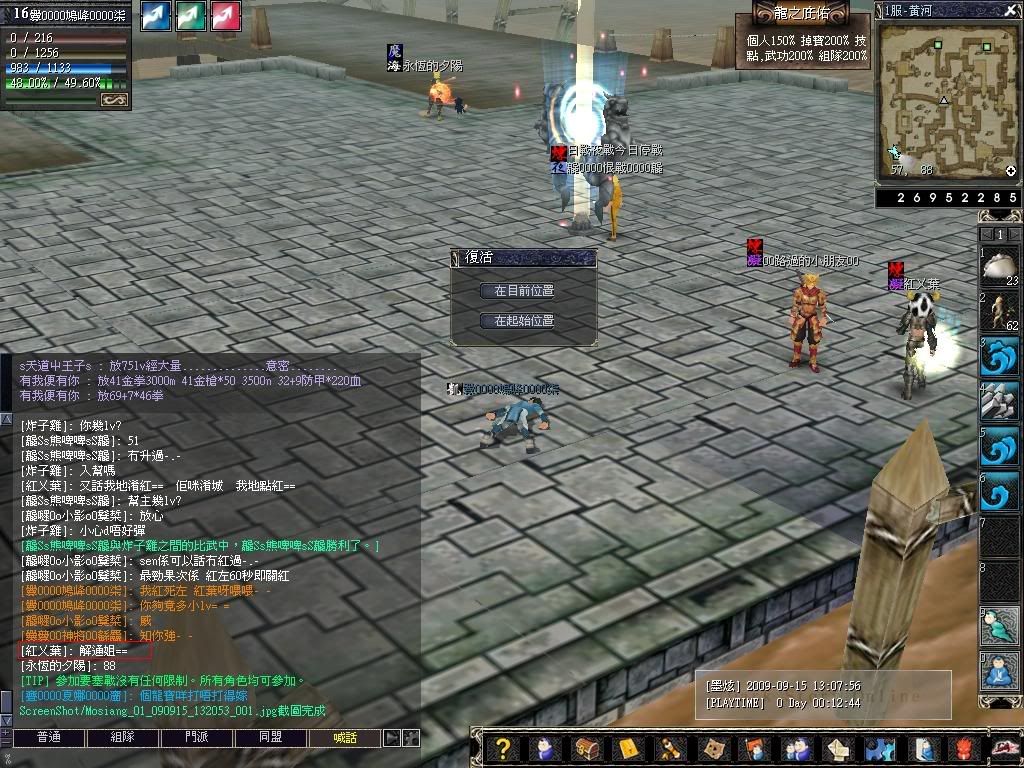1024x768 pixels.
Task: Use the dumpling item in hotbar slot 1
Action: 999,267
